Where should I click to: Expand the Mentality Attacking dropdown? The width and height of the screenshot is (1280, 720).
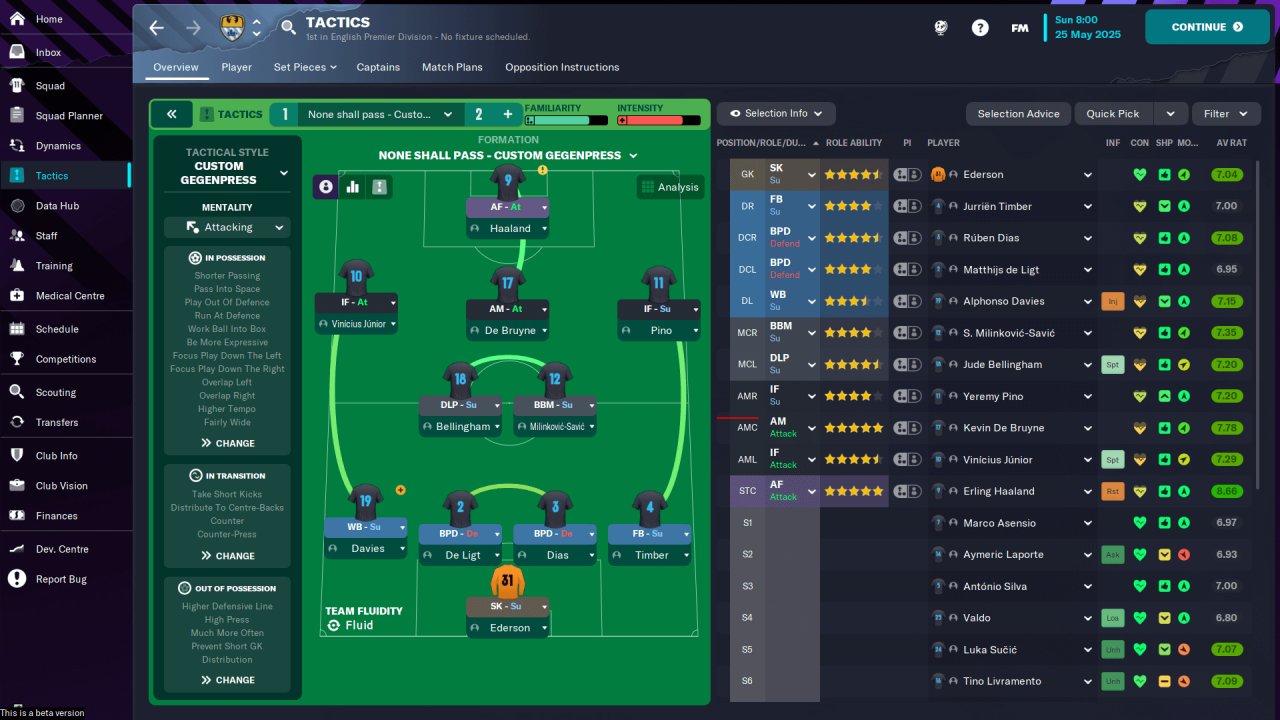point(227,228)
